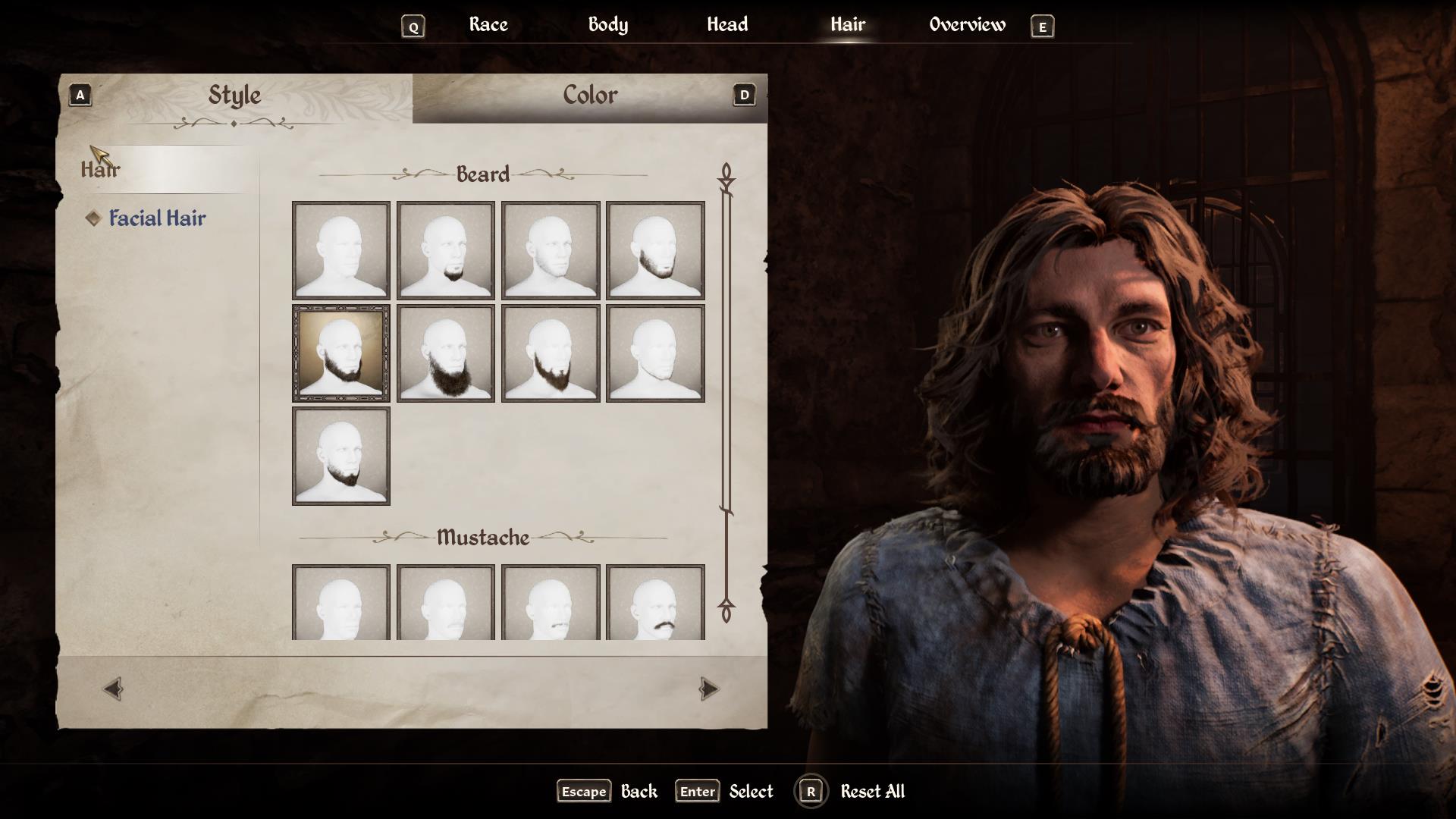The height and width of the screenshot is (819, 1456).
Task: Choose the Hair category in sidebar
Action: (101, 169)
